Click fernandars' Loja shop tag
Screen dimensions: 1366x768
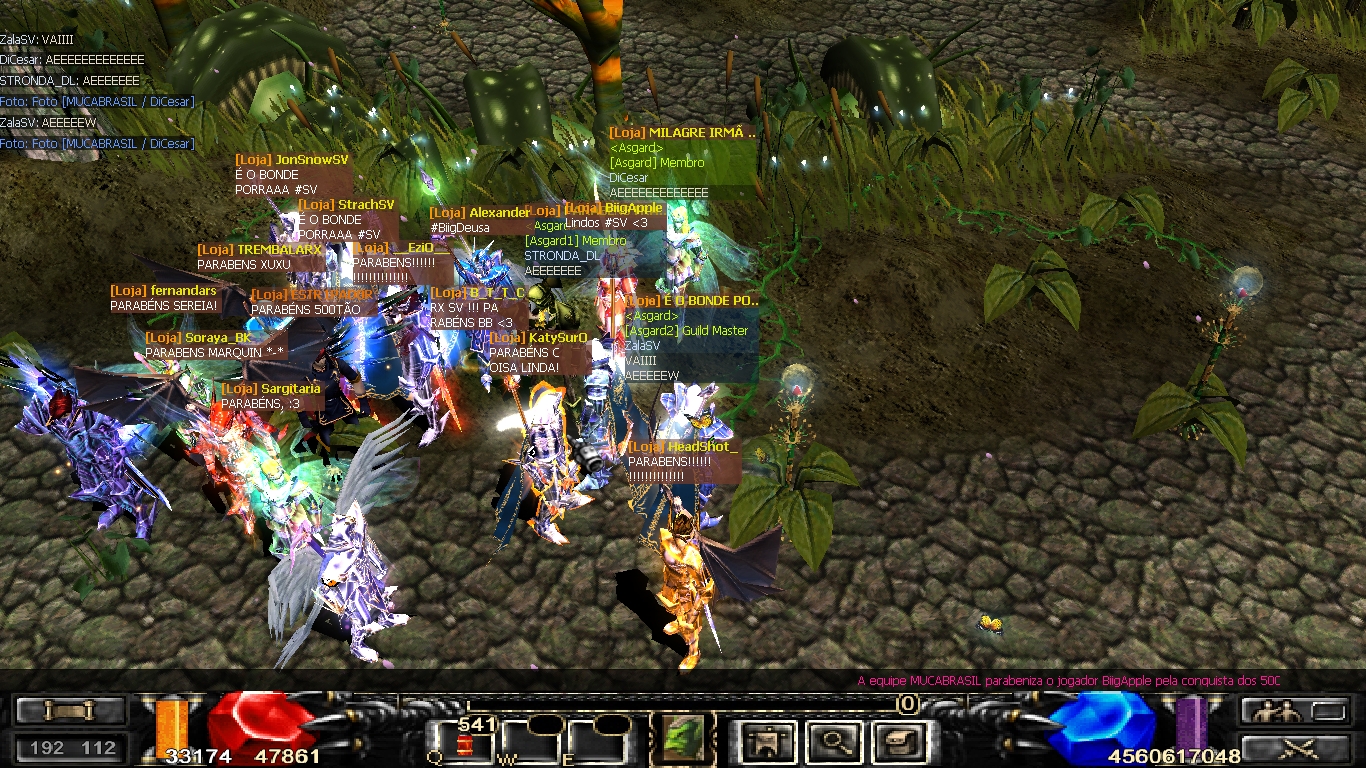click(x=163, y=291)
